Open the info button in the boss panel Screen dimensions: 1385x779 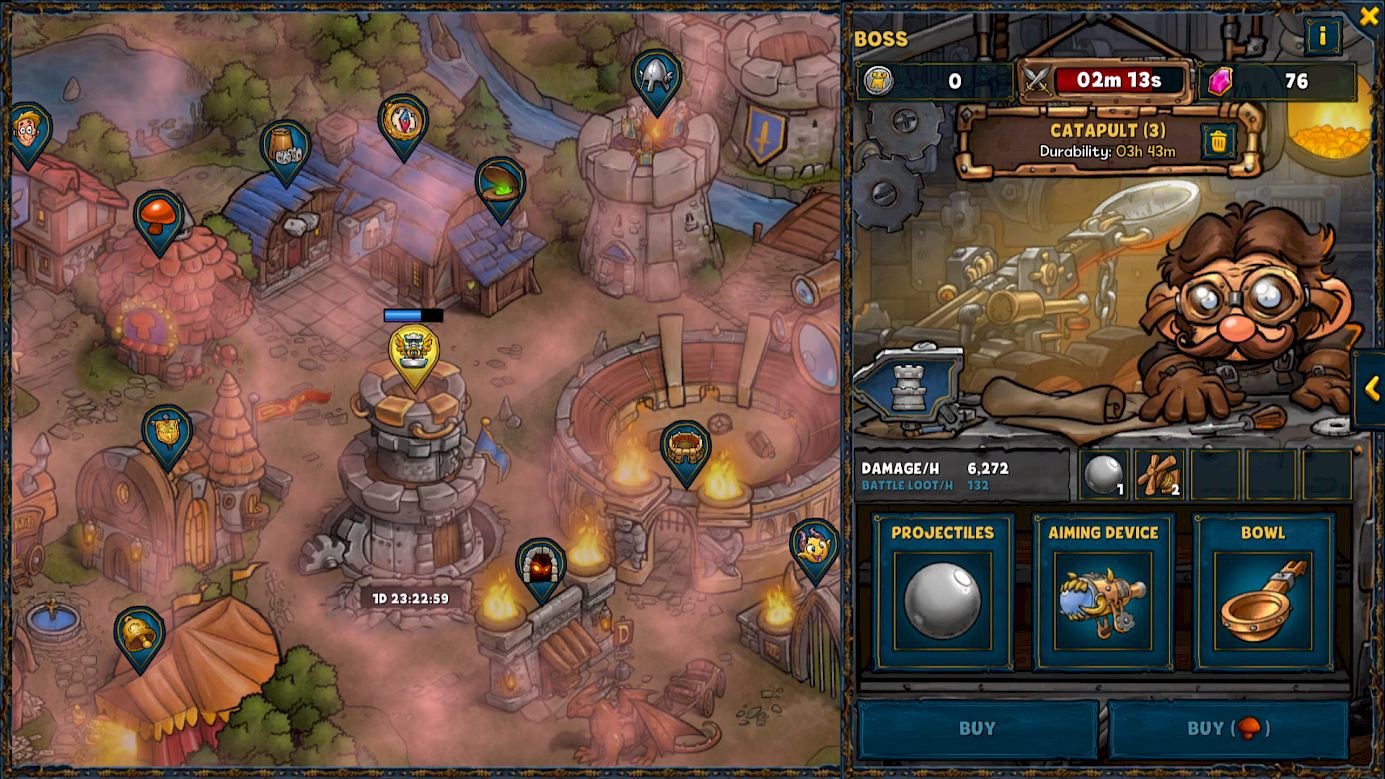point(1322,37)
